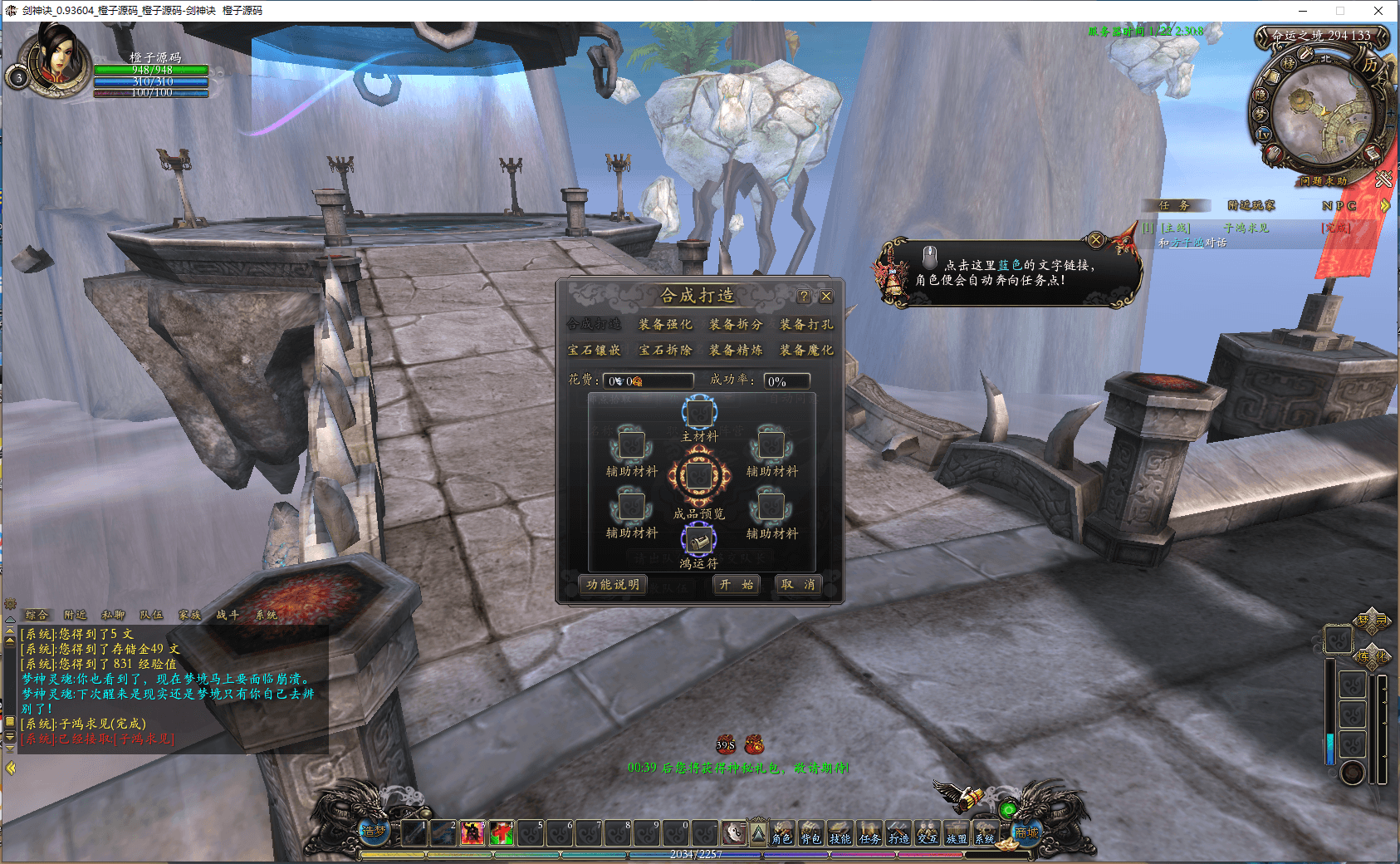The height and width of the screenshot is (864, 1400).
Task: Cancel crafting with the 取消 button
Action: coord(797,585)
